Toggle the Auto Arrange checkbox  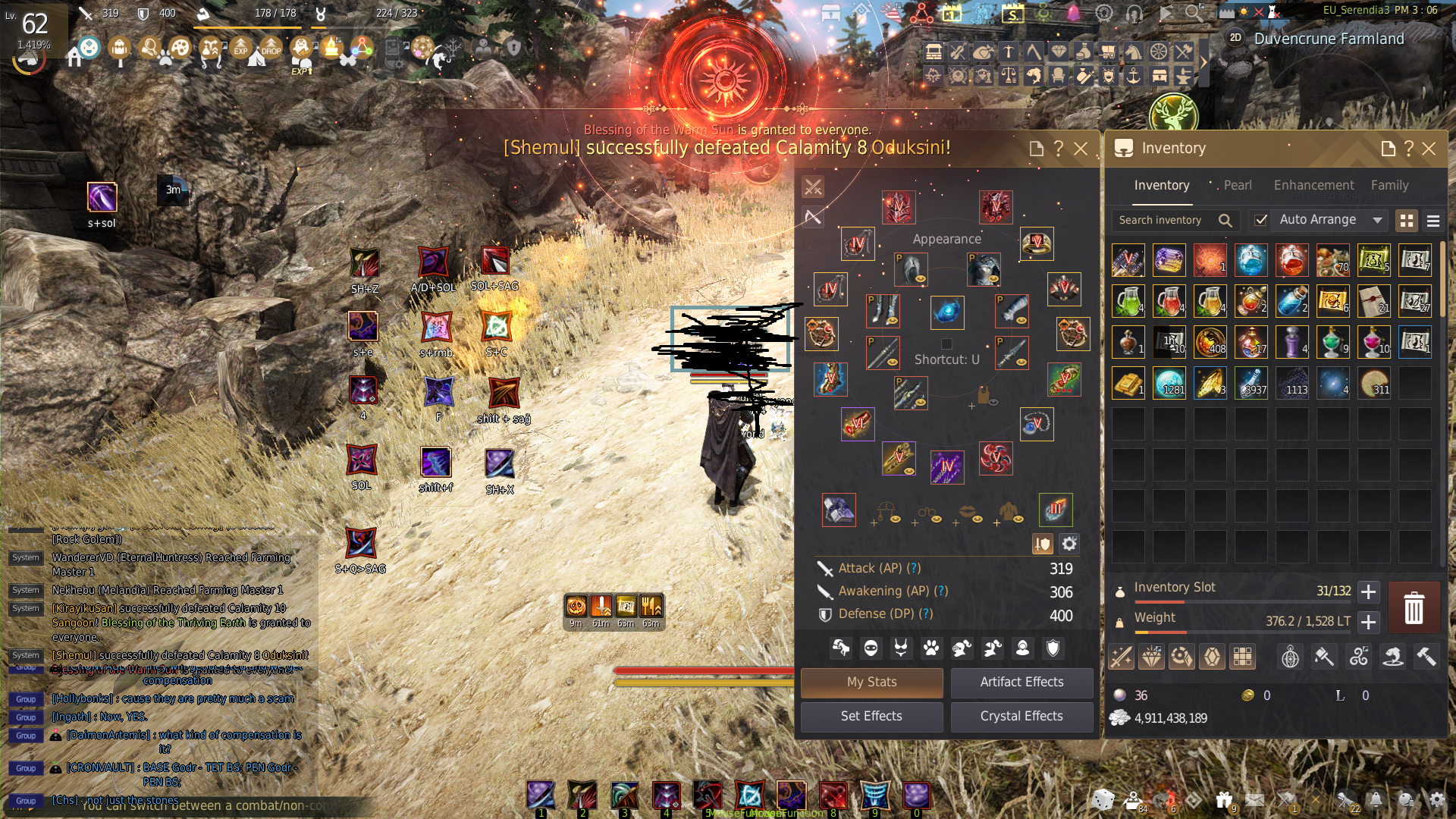tap(1260, 220)
